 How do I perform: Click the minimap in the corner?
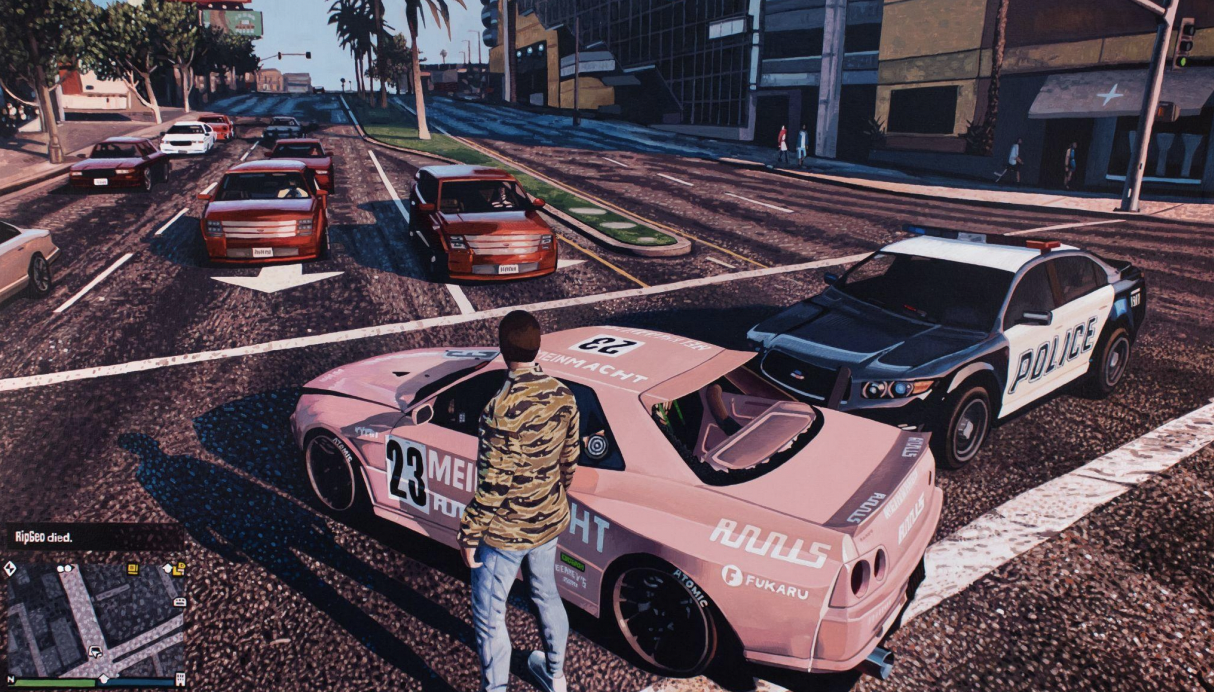96,620
